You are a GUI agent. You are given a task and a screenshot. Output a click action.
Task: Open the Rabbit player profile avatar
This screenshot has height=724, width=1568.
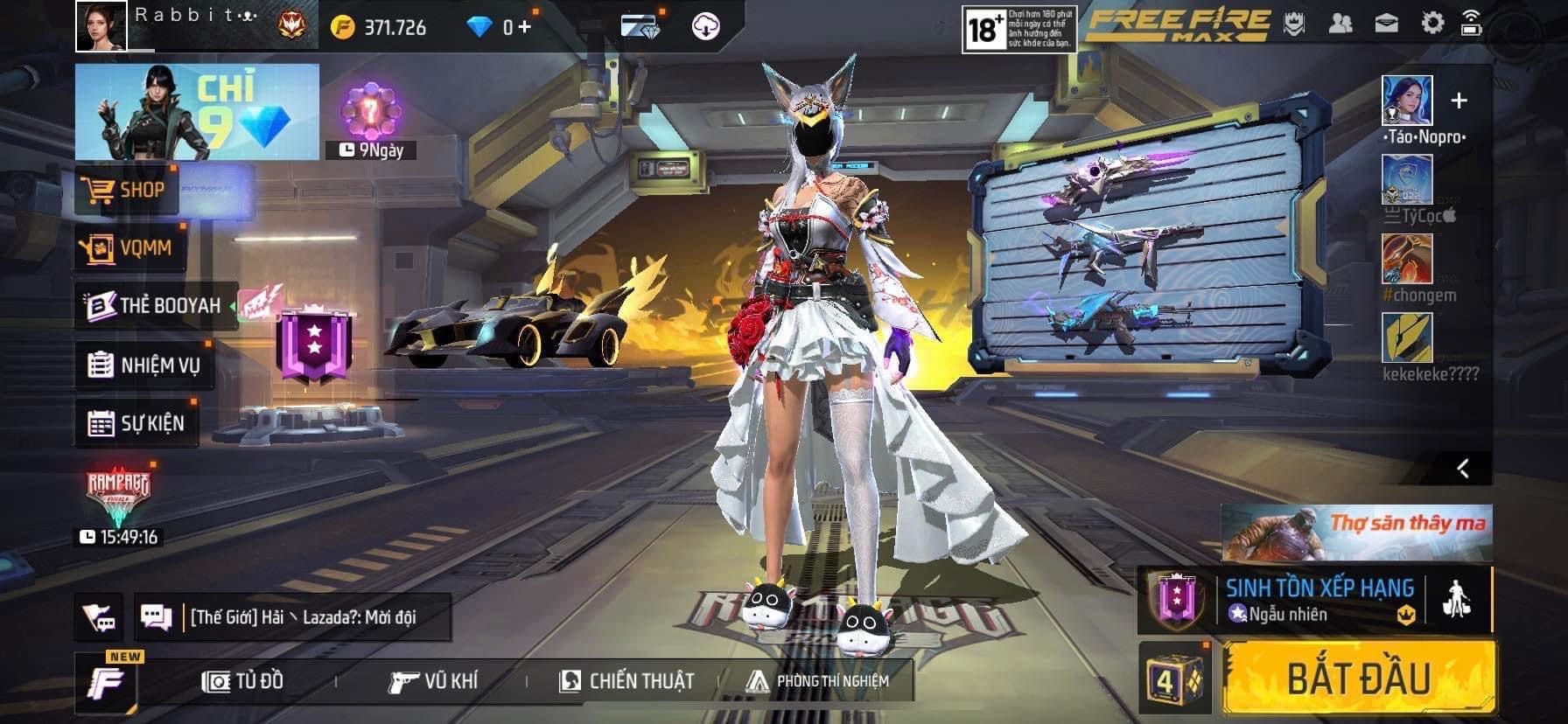[101, 25]
